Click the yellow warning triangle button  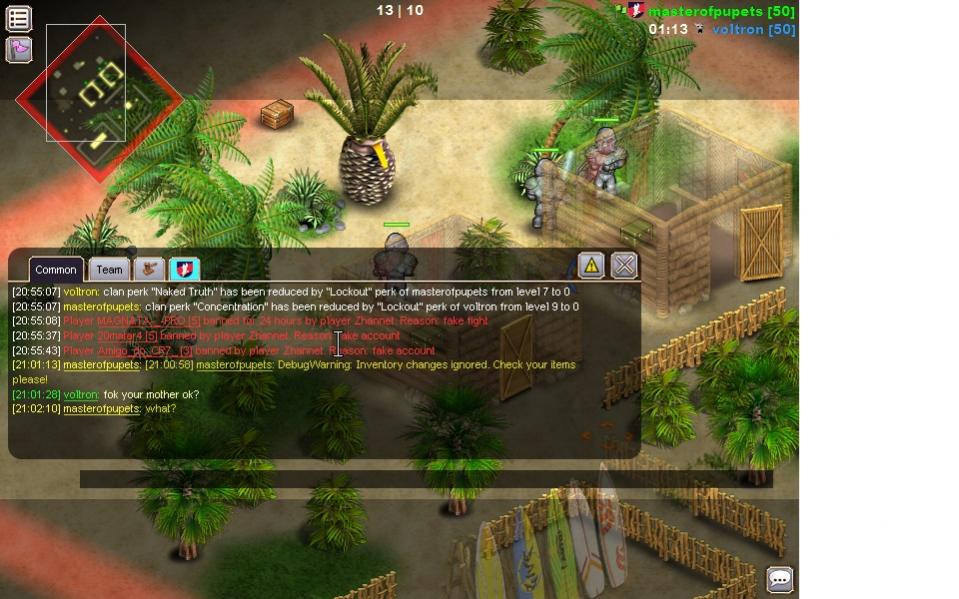[591, 265]
